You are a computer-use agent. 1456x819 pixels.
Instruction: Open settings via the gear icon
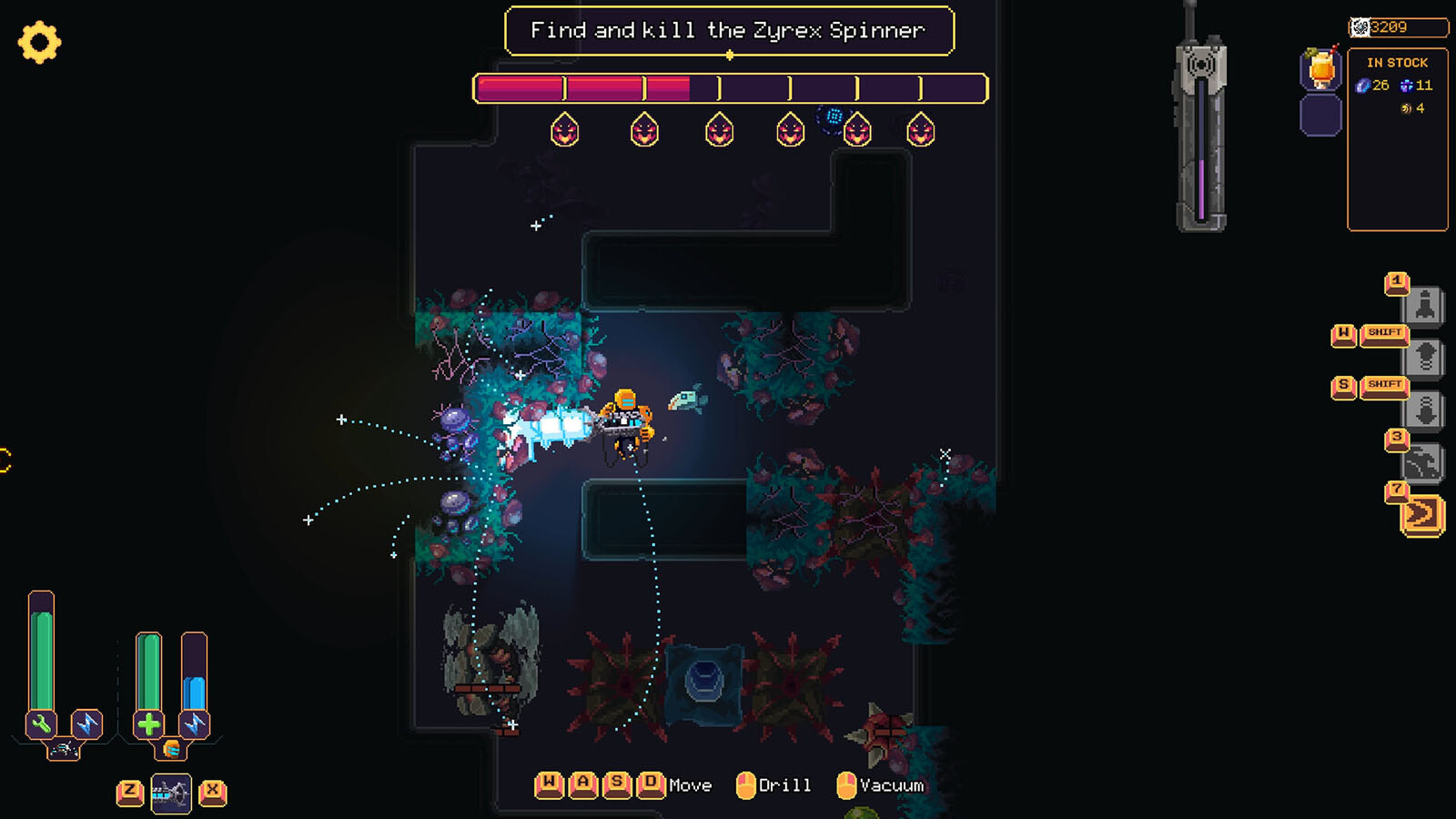(39, 42)
